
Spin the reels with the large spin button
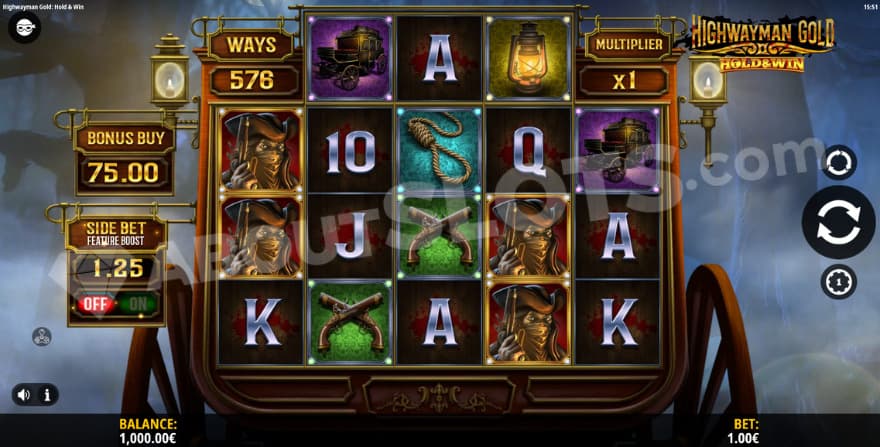(838, 222)
